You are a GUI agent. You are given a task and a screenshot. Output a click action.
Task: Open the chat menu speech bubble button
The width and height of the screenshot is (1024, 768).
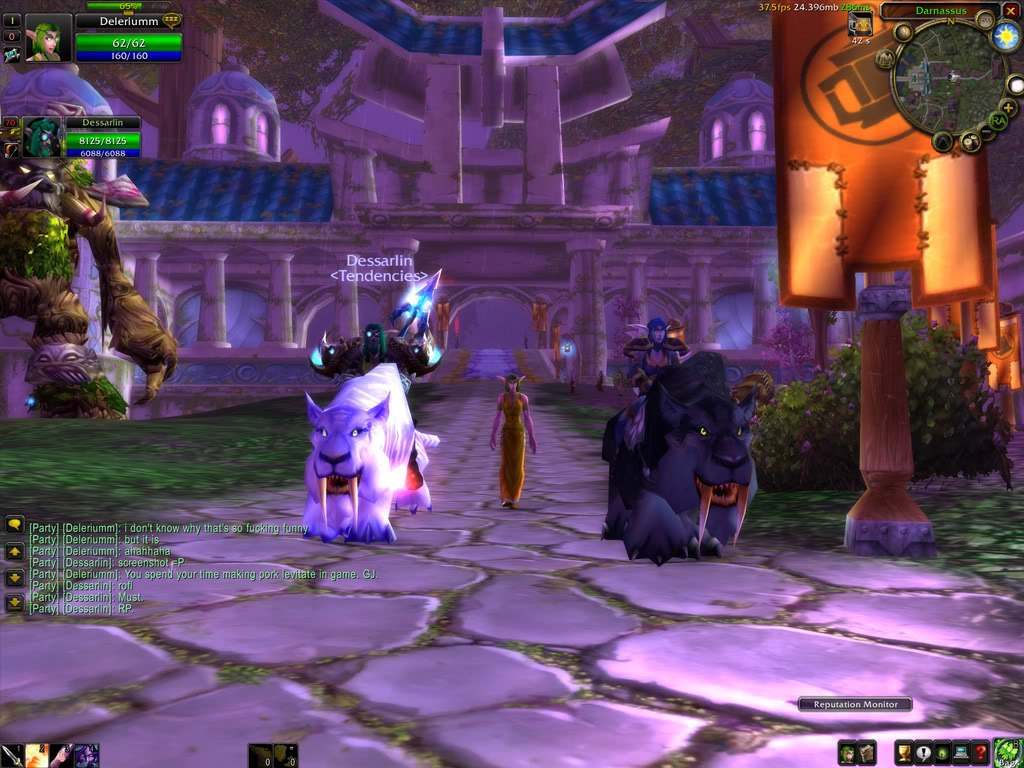coord(15,524)
